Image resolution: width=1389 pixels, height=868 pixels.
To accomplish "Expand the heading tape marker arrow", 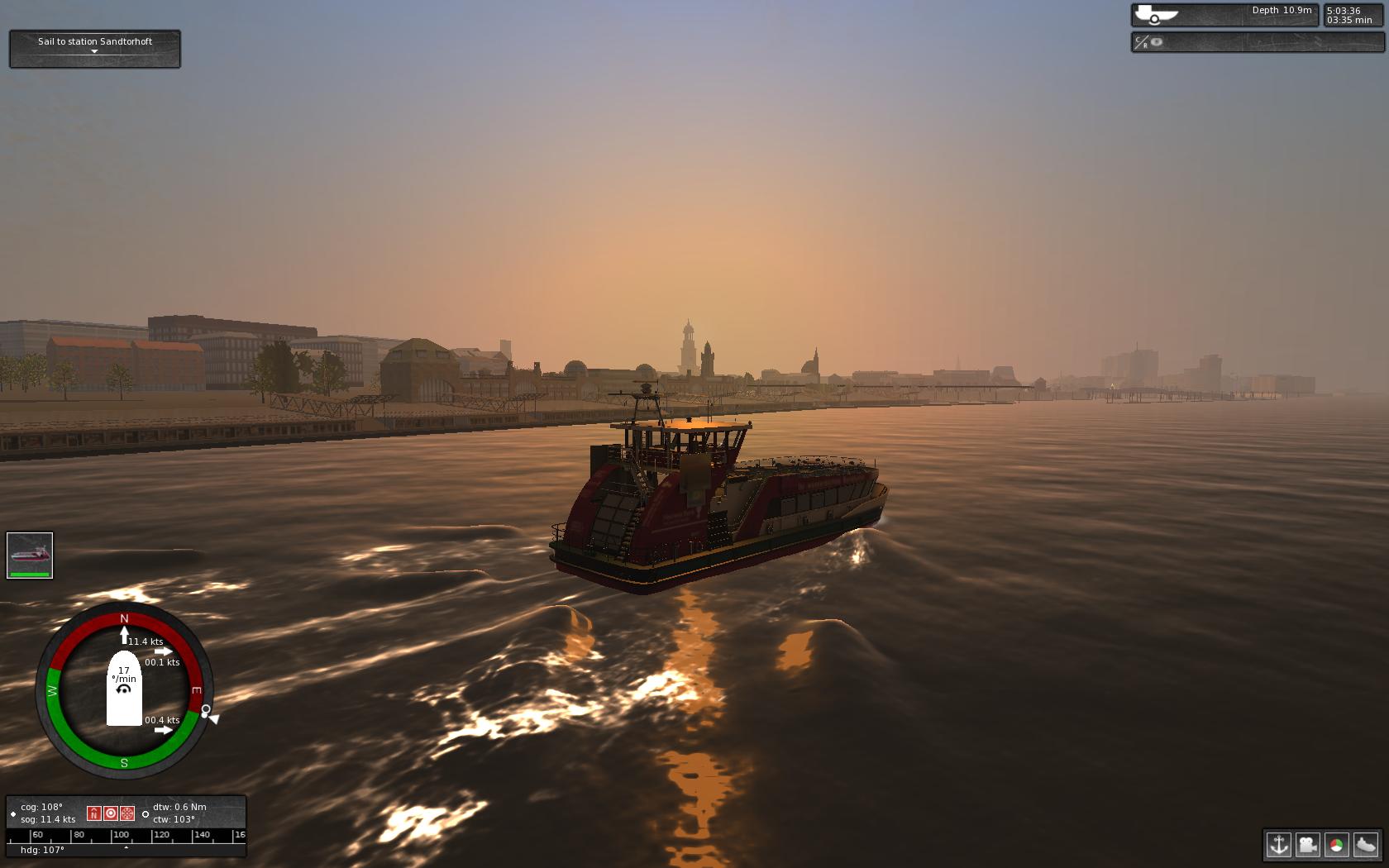I will click(x=126, y=847).
